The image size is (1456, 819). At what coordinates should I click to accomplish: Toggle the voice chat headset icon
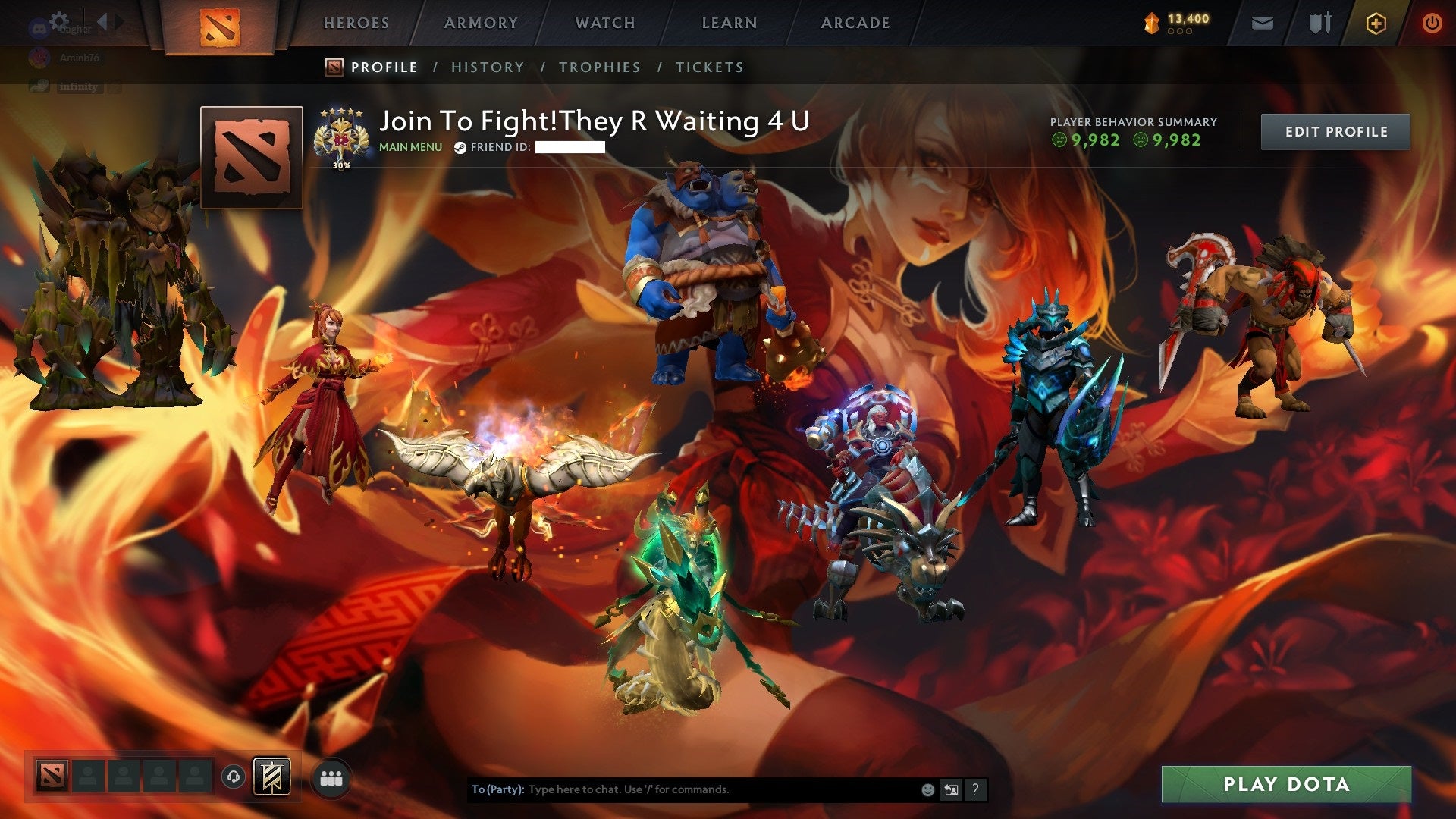pyautogui.click(x=234, y=777)
